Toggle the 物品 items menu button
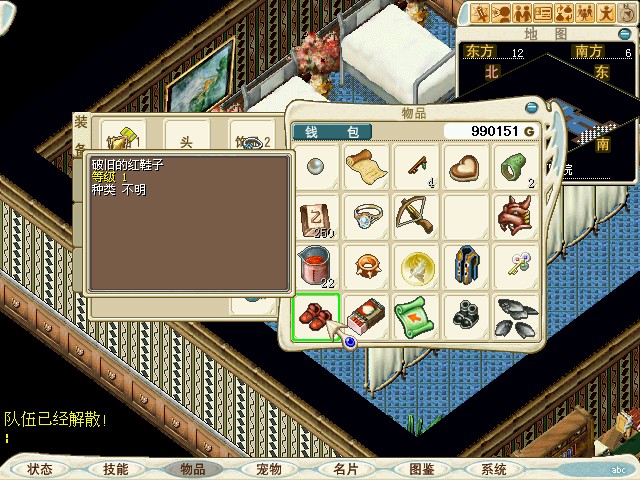Viewport: 640px width, 480px height. click(192, 469)
